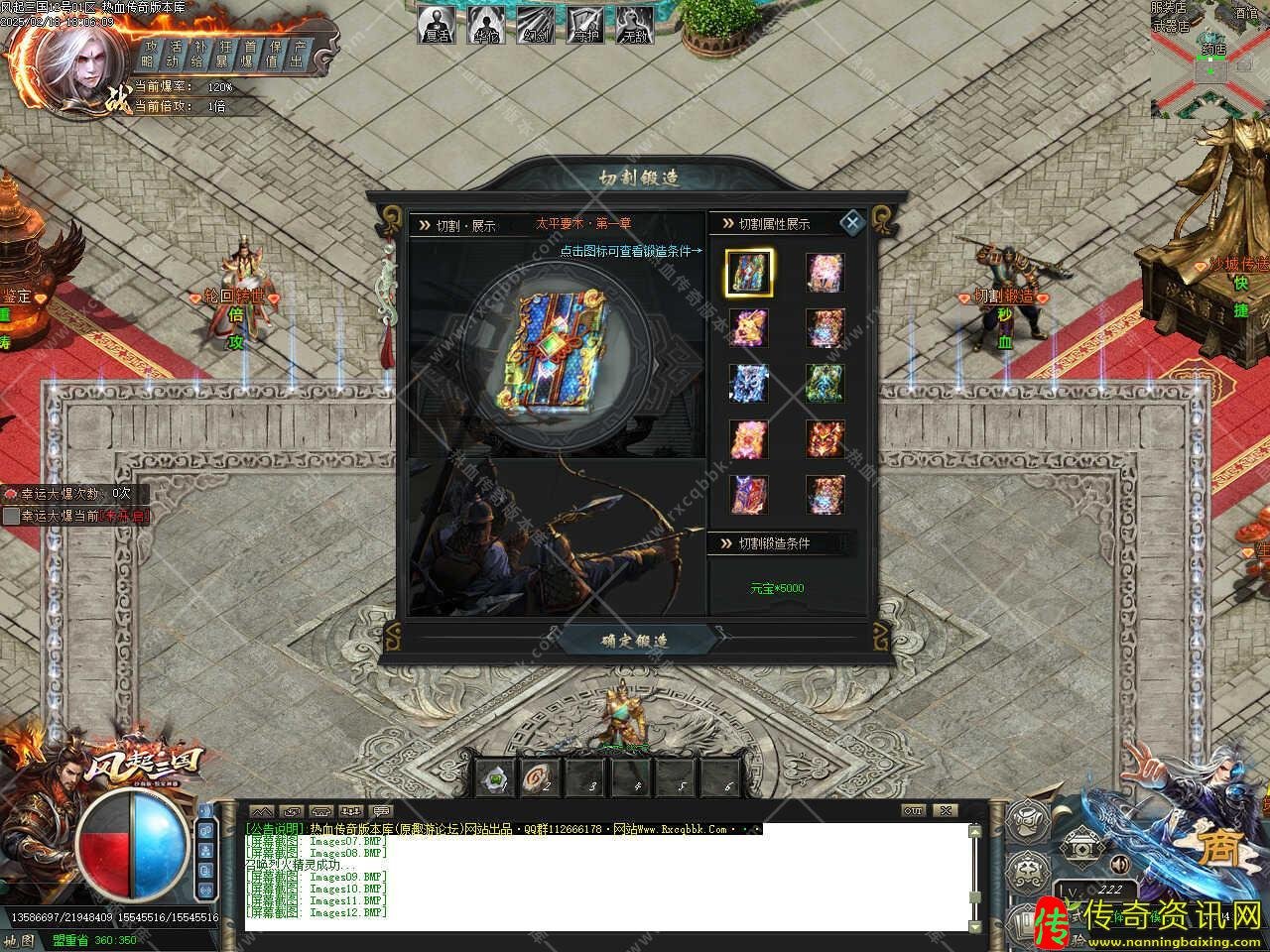Expand the 切割属性展示 panel header
The width and height of the screenshot is (1270, 952).
click(x=772, y=223)
